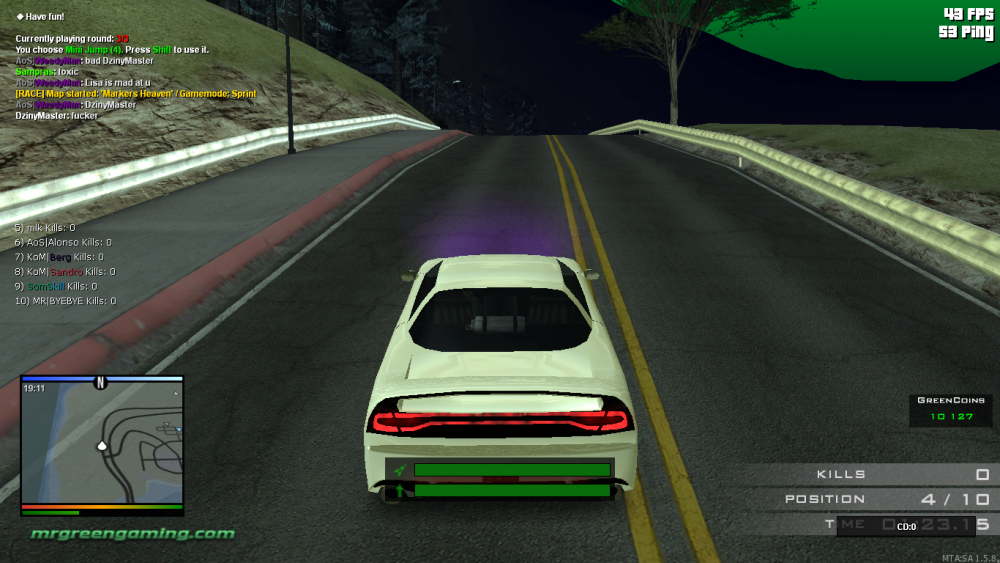Click the mrgreengaming.com logo text

[133, 533]
